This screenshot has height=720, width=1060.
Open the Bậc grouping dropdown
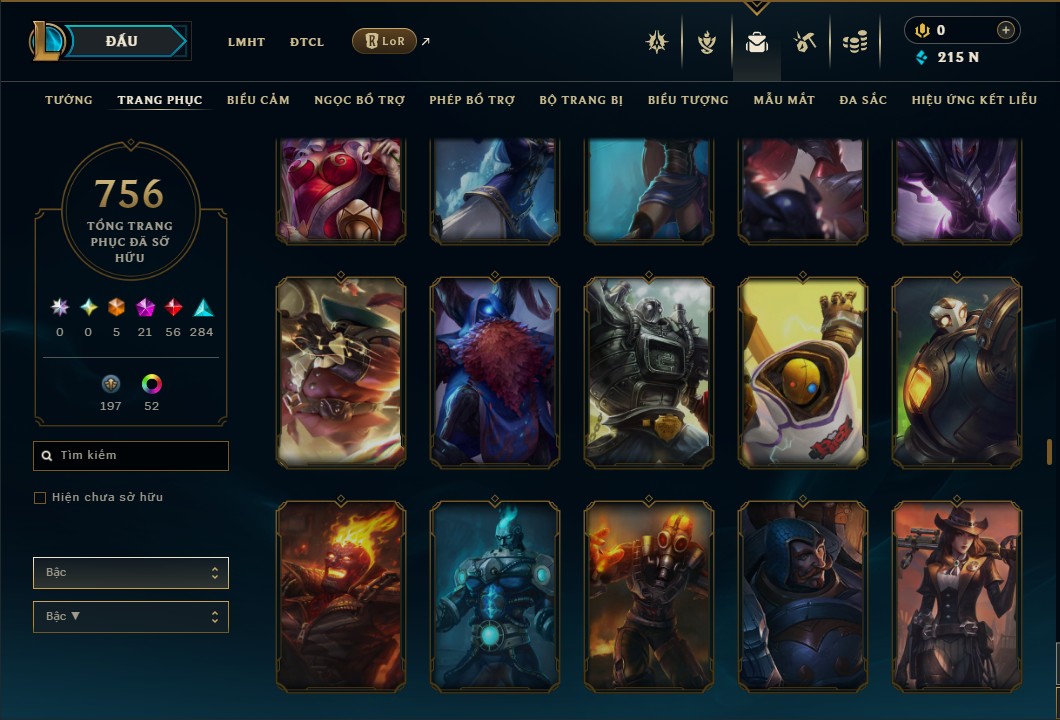[131, 573]
